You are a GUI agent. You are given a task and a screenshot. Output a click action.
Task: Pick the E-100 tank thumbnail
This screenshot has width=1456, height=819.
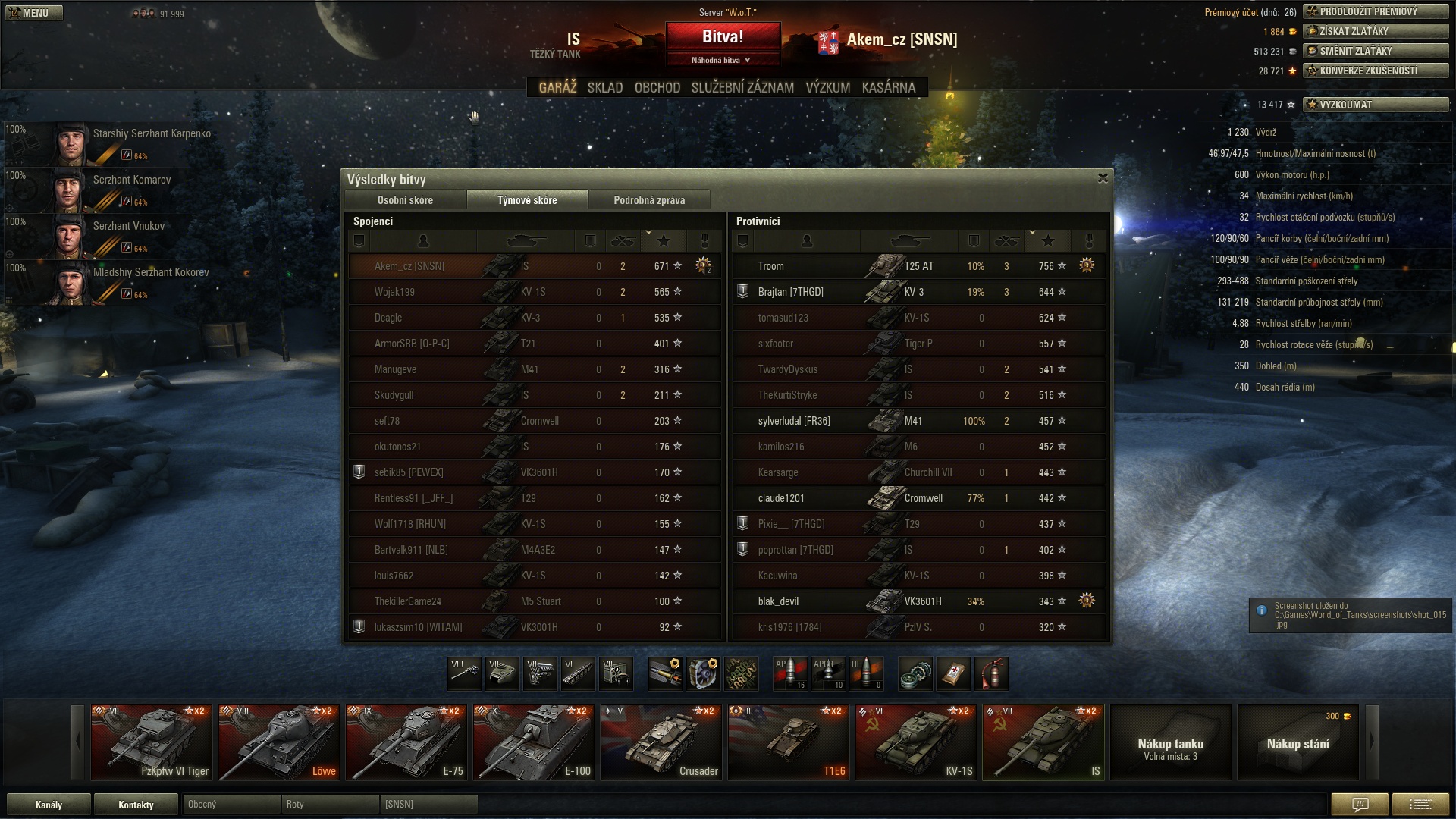click(533, 742)
